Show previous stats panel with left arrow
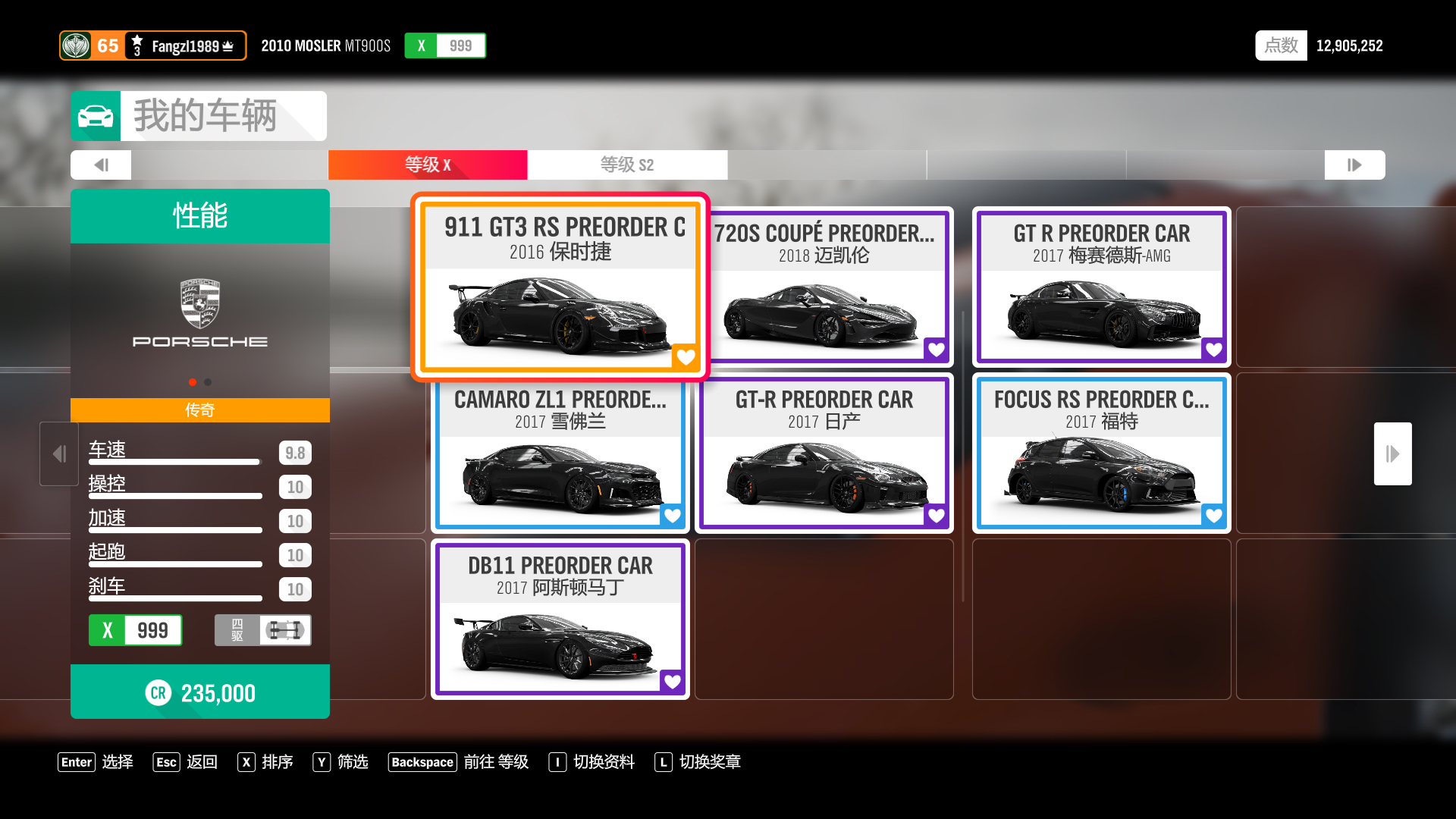 click(x=59, y=453)
